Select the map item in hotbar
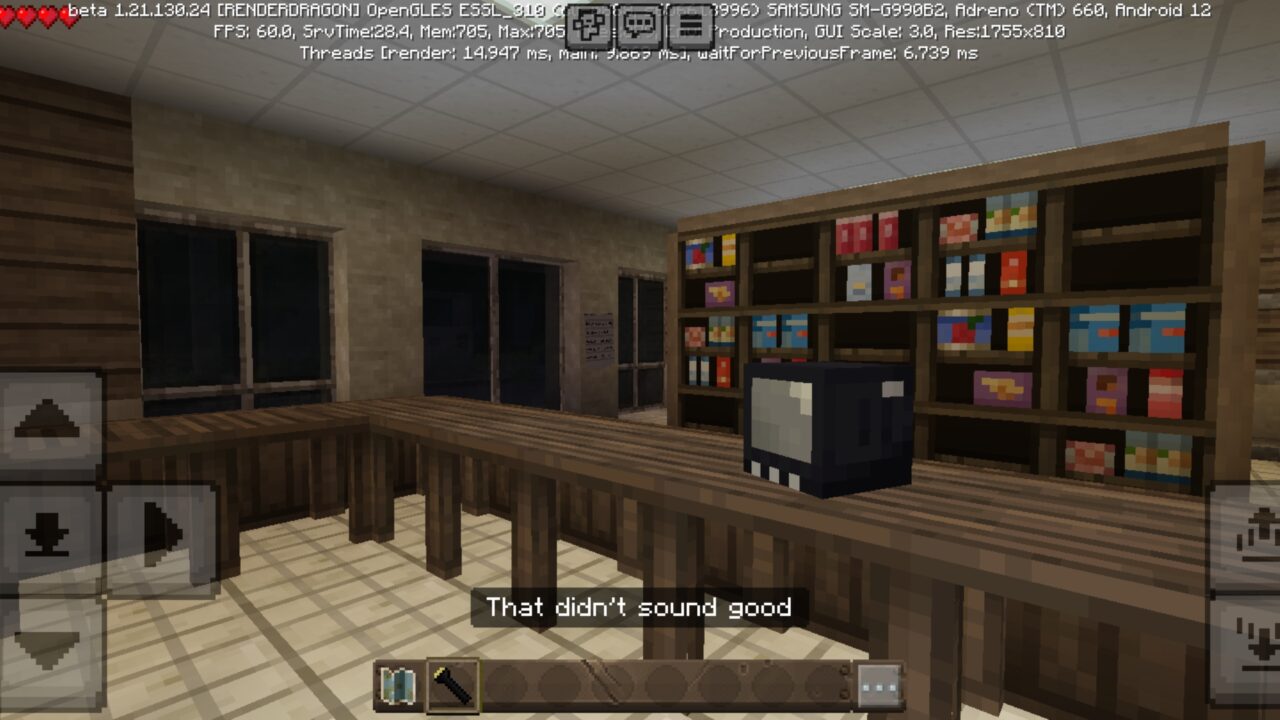Screen dimensions: 1280x720 click(x=400, y=685)
